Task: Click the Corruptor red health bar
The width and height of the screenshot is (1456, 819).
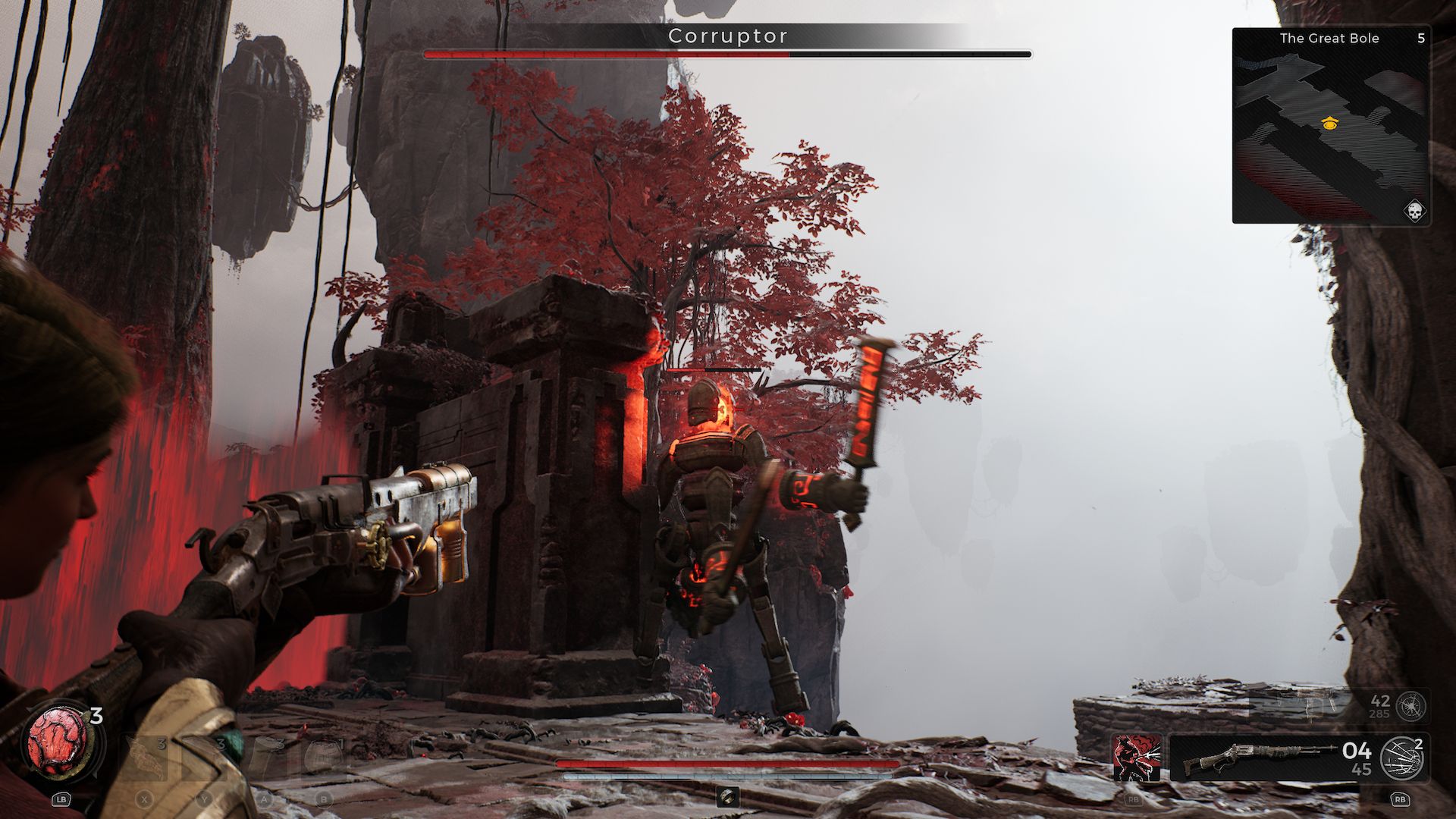Action: 607,54
